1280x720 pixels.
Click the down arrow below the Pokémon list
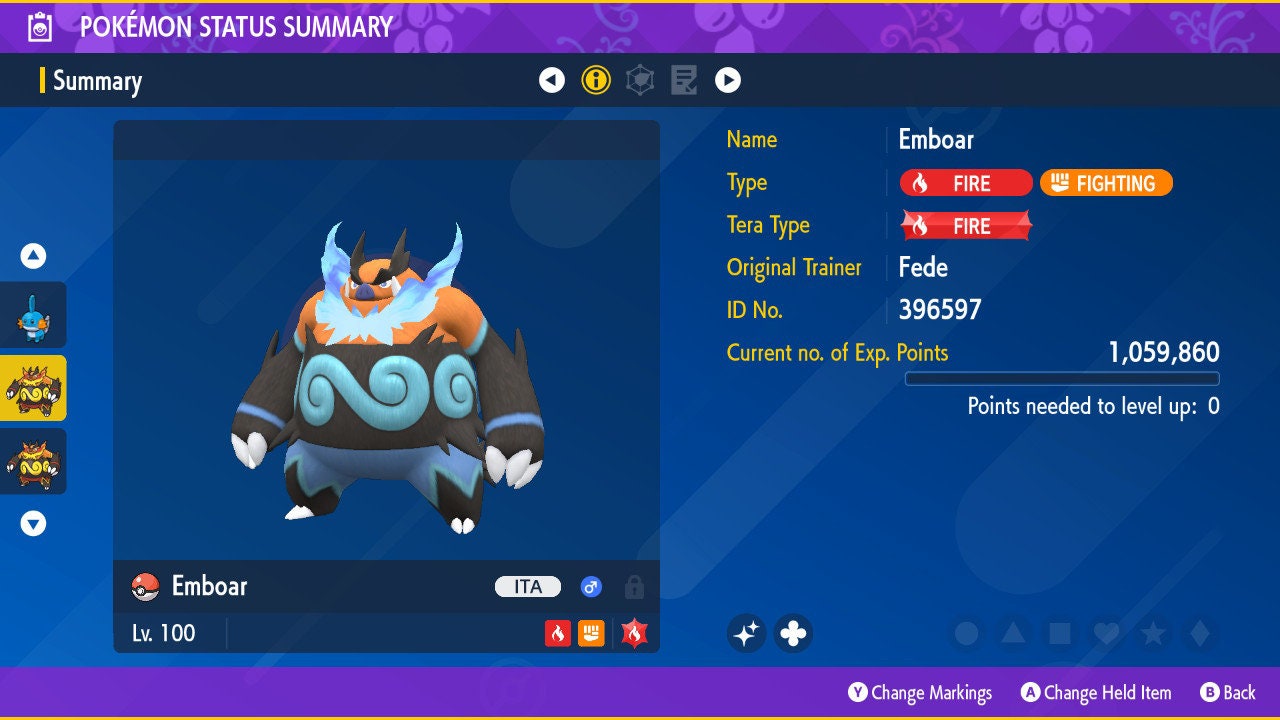click(34, 523)
